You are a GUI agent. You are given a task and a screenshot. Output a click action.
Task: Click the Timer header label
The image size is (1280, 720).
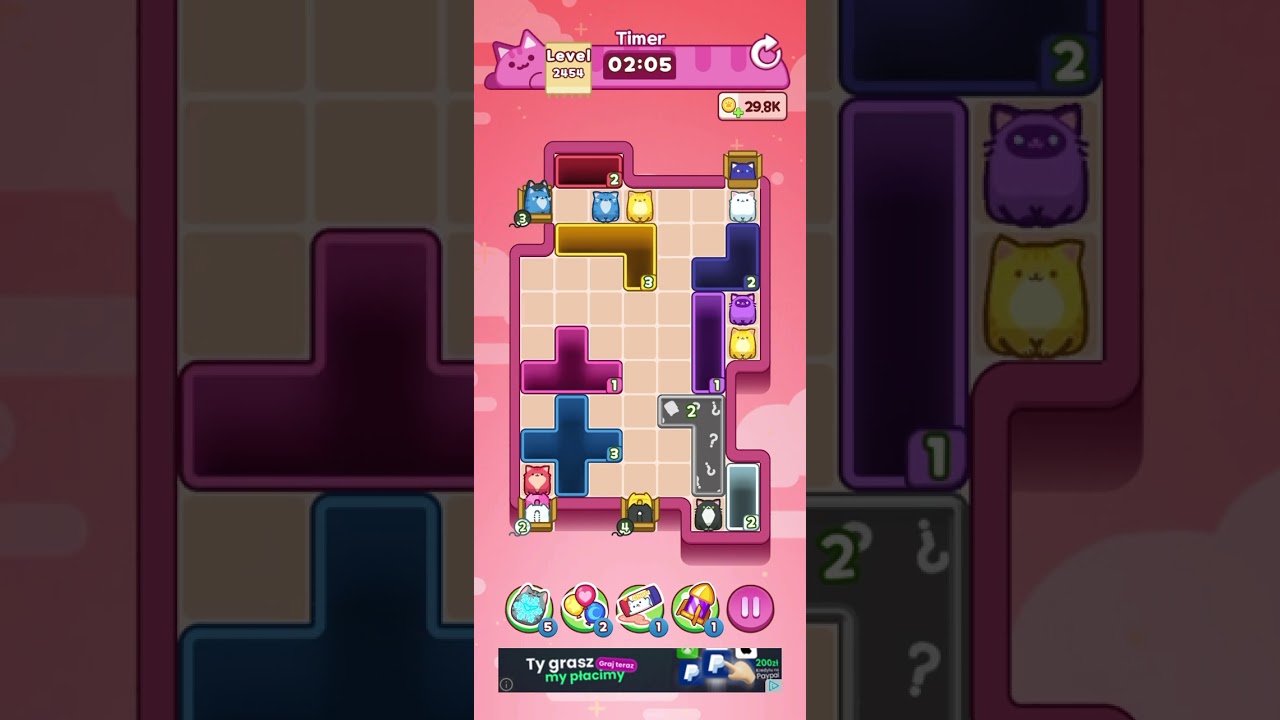click(640, 38)
